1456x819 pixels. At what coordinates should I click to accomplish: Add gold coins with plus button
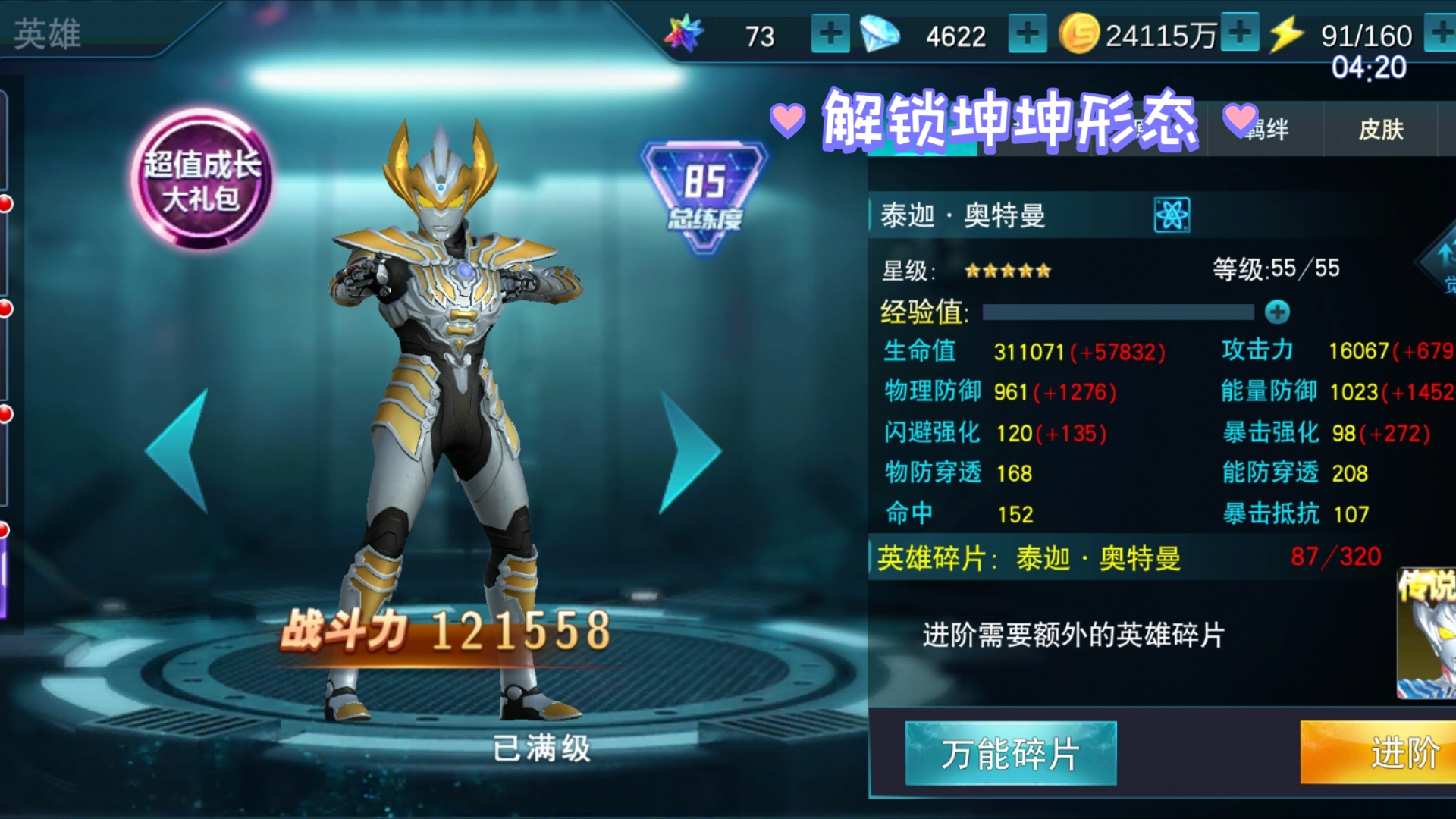pos(1240,33)
